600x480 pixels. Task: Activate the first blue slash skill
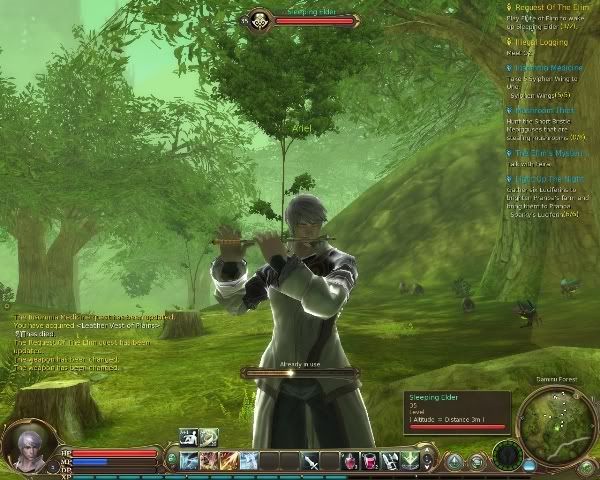click(x=189, y=461)
